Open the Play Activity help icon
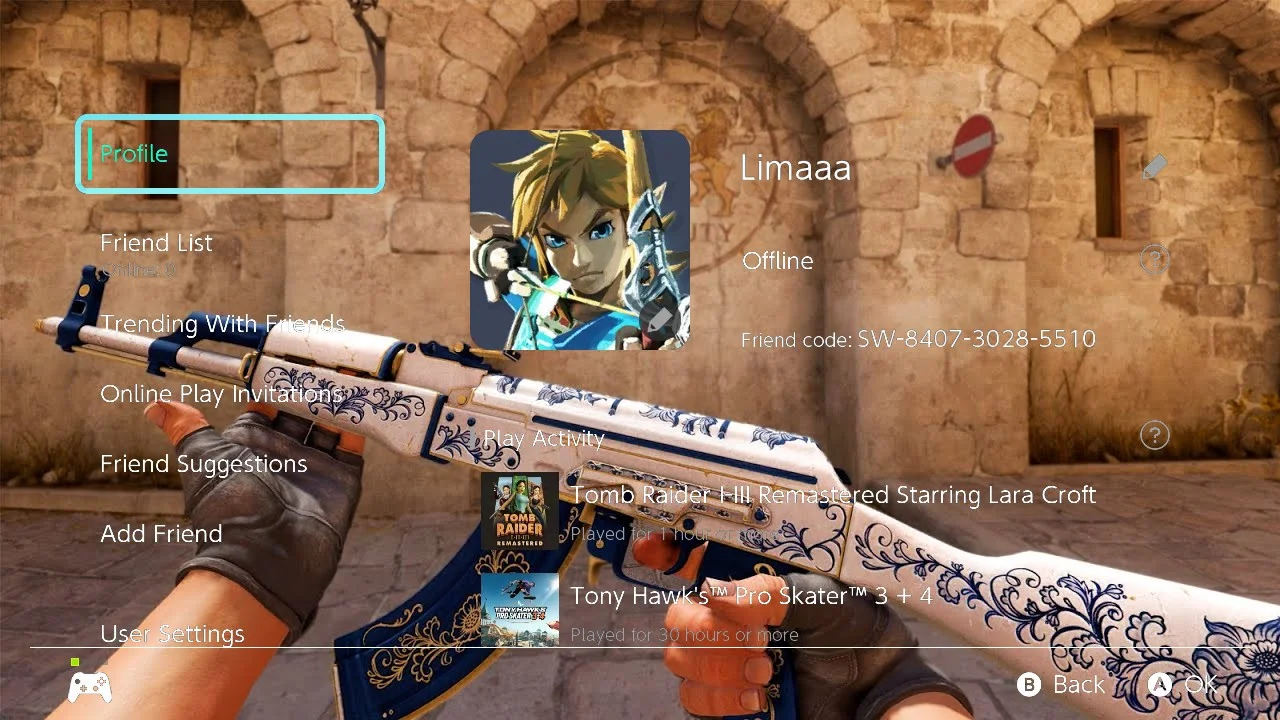 point(1155,435)
